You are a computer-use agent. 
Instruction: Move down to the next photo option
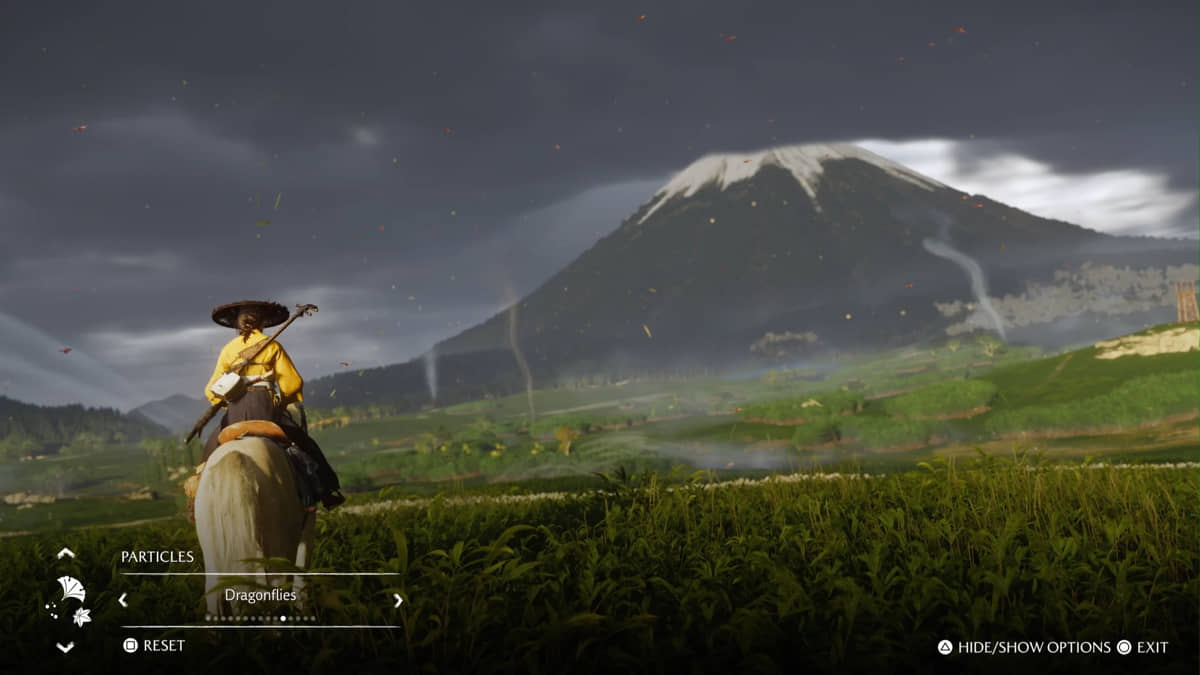pyautogui.click(x=66, y=647)
